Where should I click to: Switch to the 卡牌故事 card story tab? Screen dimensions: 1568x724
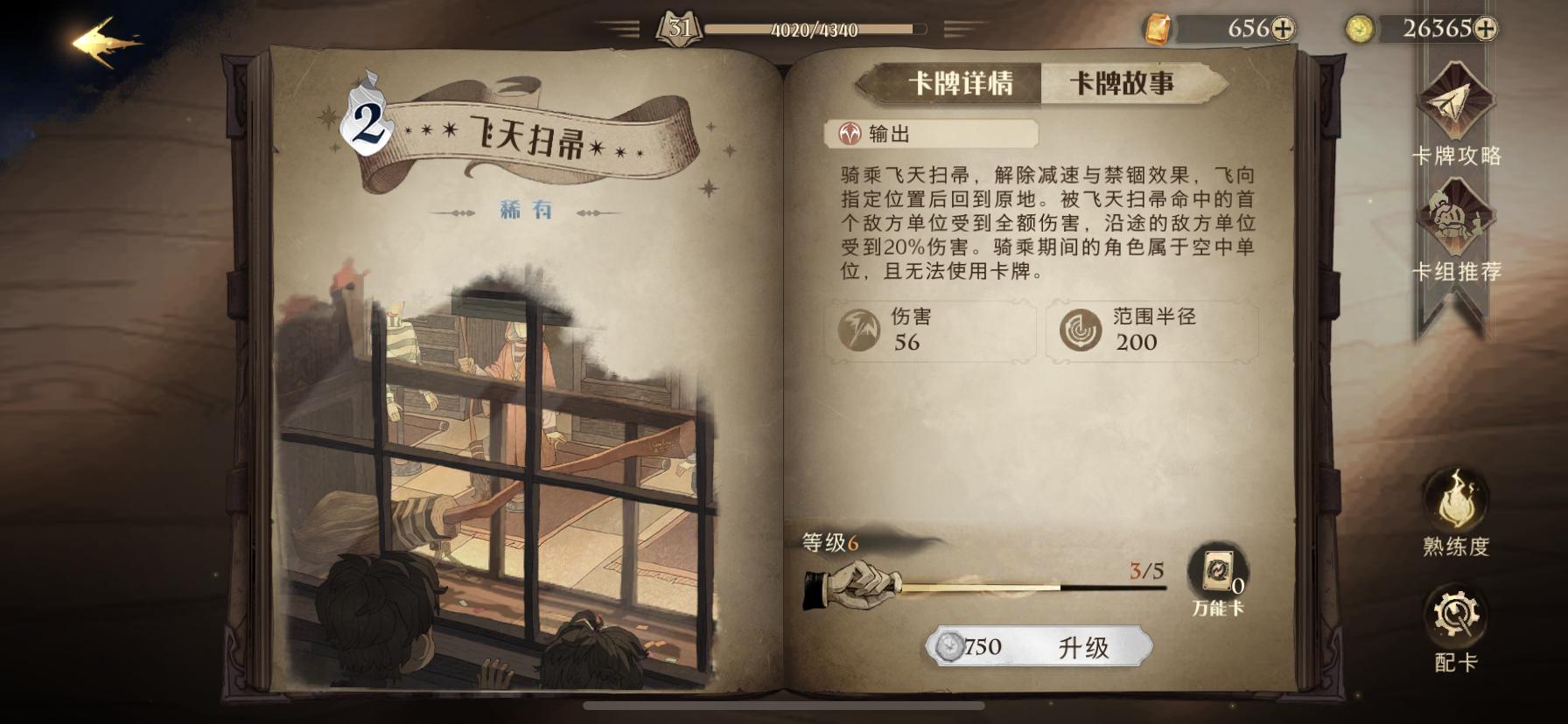pos(1126,82)
